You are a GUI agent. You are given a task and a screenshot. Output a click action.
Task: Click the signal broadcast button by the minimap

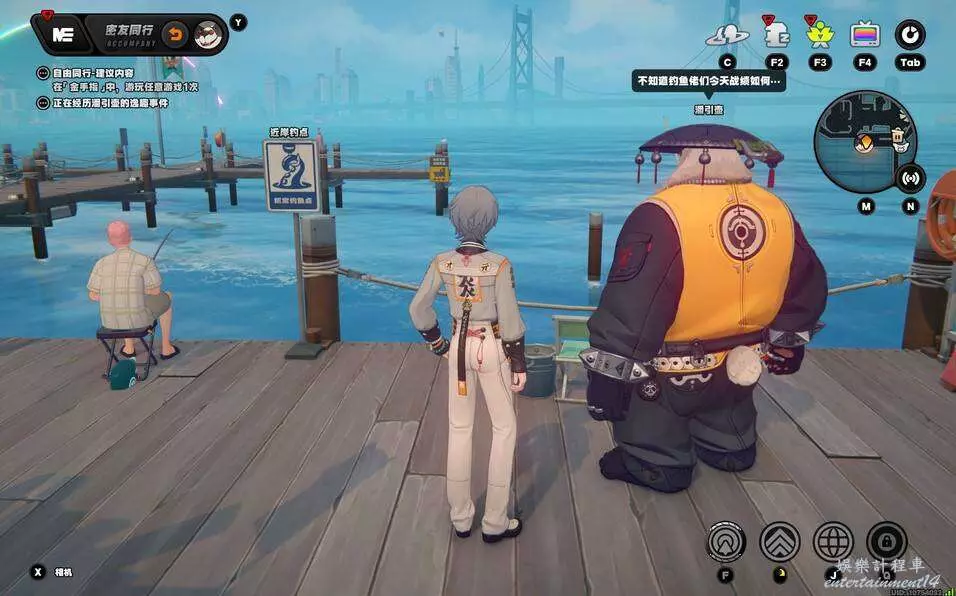910,180
